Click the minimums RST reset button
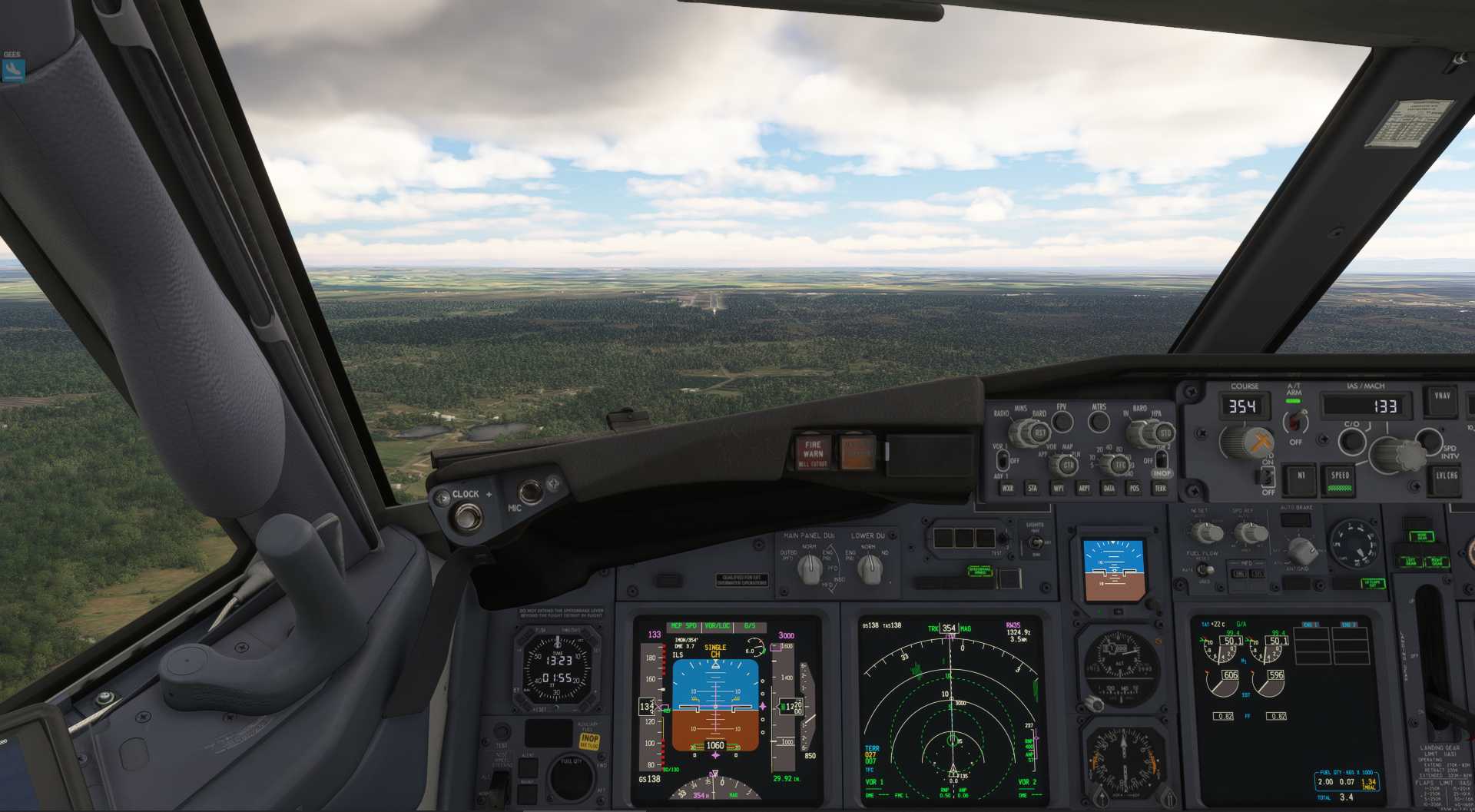The height and width of the screenshot is (812, 1475). (1040, 433)
